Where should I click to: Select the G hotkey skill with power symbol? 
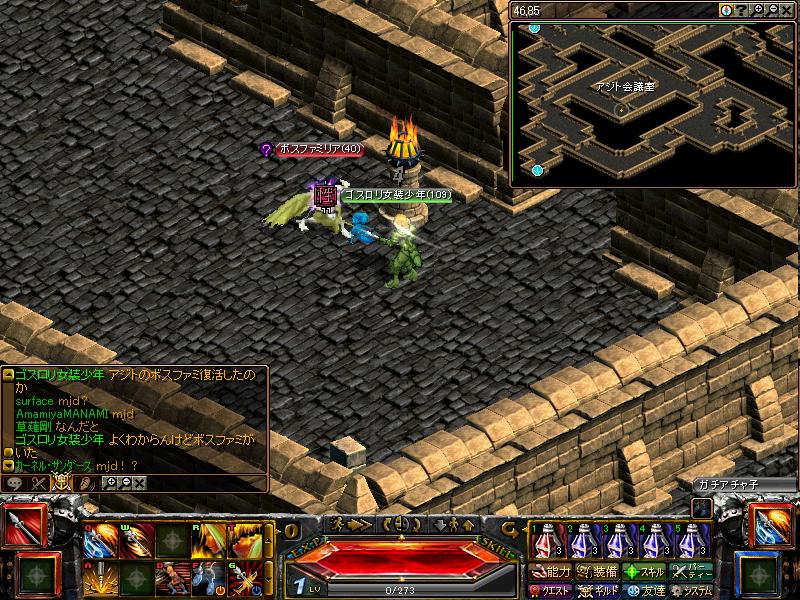(246, 577)
